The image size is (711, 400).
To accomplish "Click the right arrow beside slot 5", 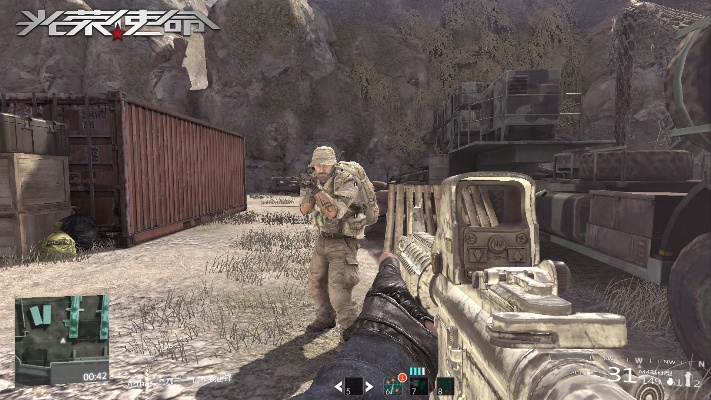I will pos(370,386).
